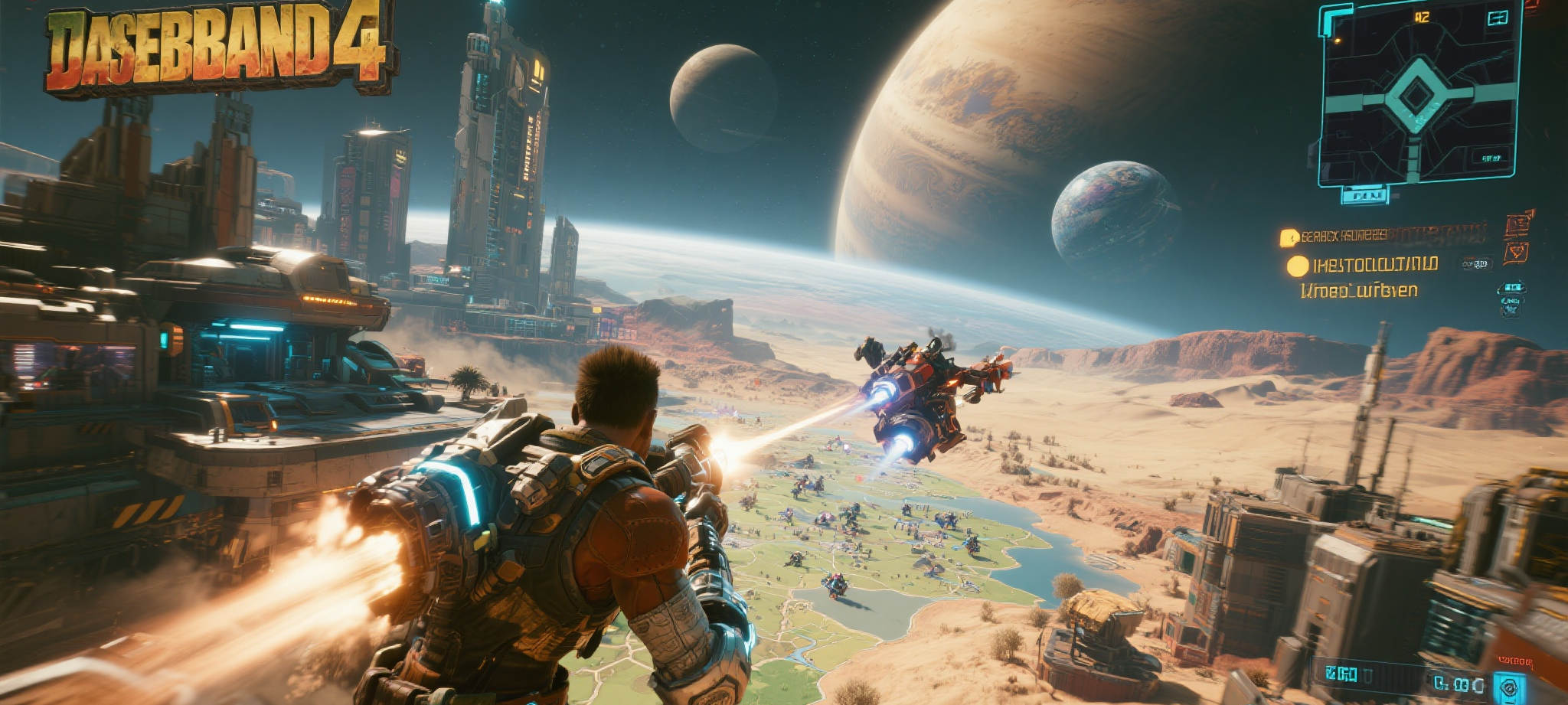
Task: Open the minimap in the top-right corner
Action: pos(1416,94)
